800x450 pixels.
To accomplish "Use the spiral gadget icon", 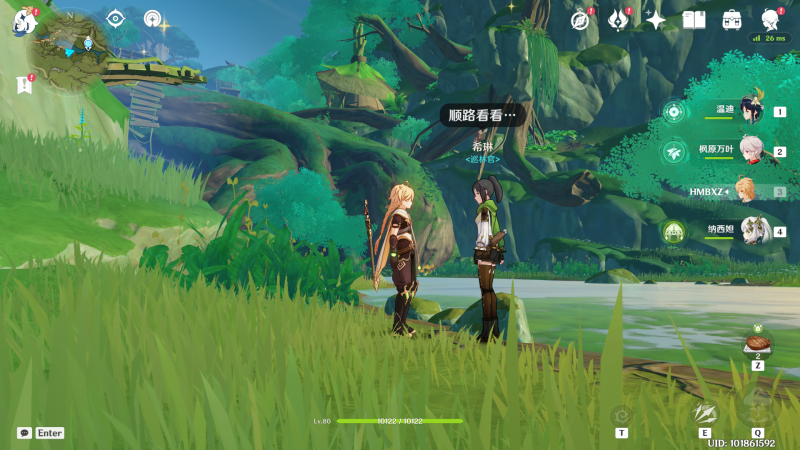I will click(x=622, y=415).
